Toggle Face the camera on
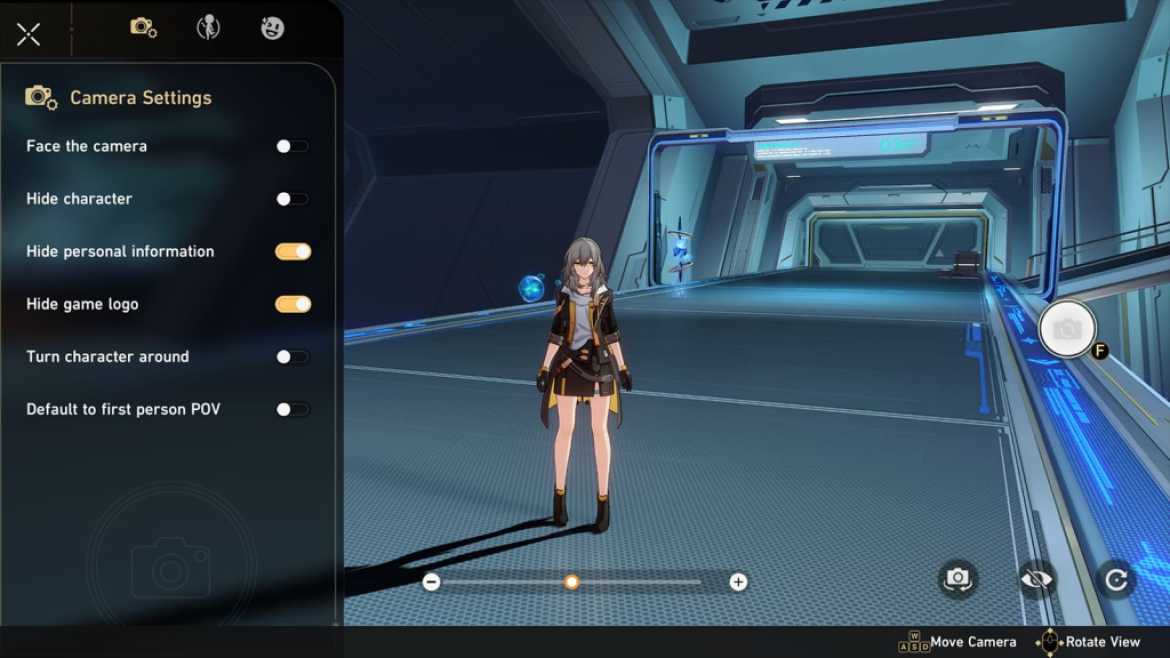Screen dimensions: 1170x658 [x=292, y=146]
